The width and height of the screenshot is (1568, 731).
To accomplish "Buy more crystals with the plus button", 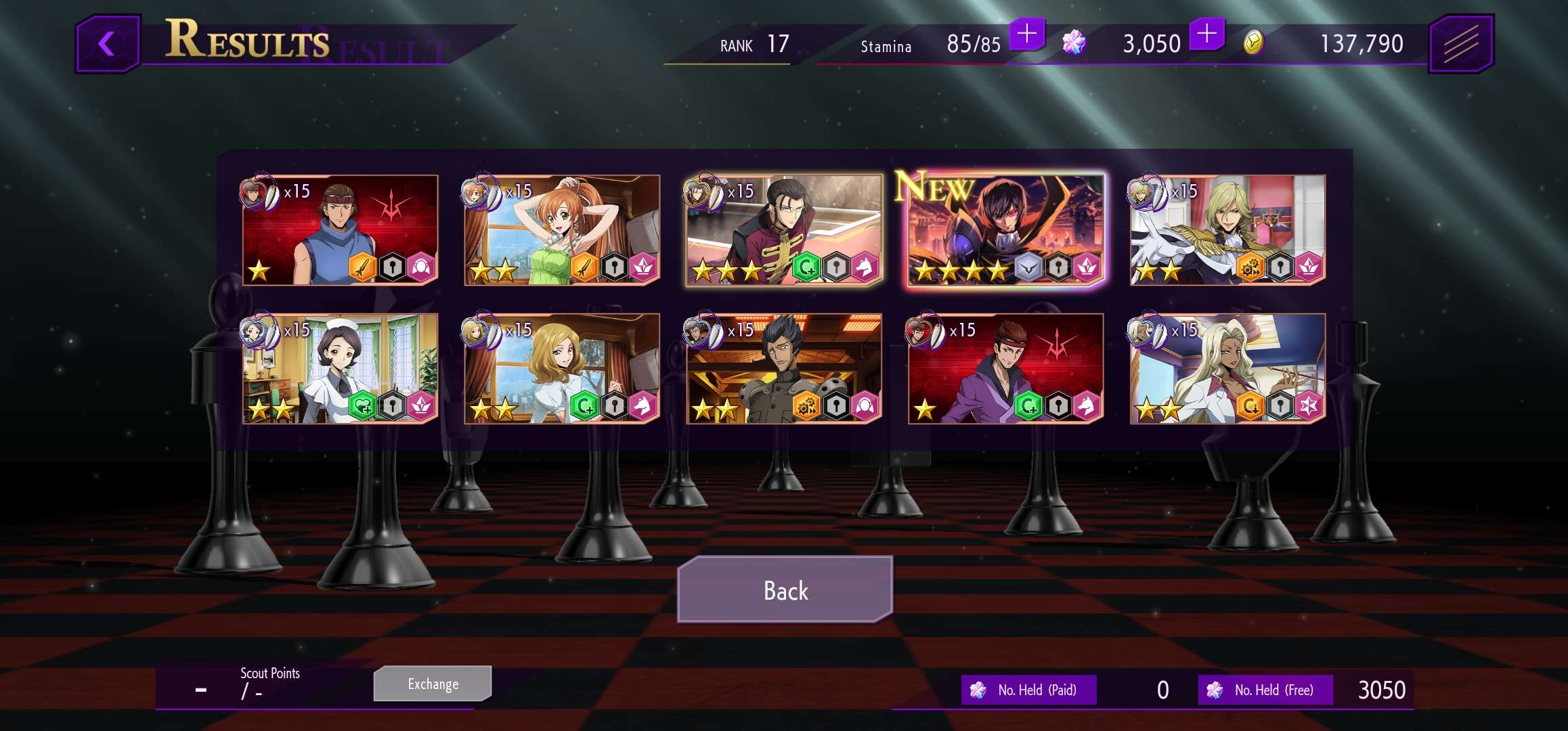I will coord(1206,34).
